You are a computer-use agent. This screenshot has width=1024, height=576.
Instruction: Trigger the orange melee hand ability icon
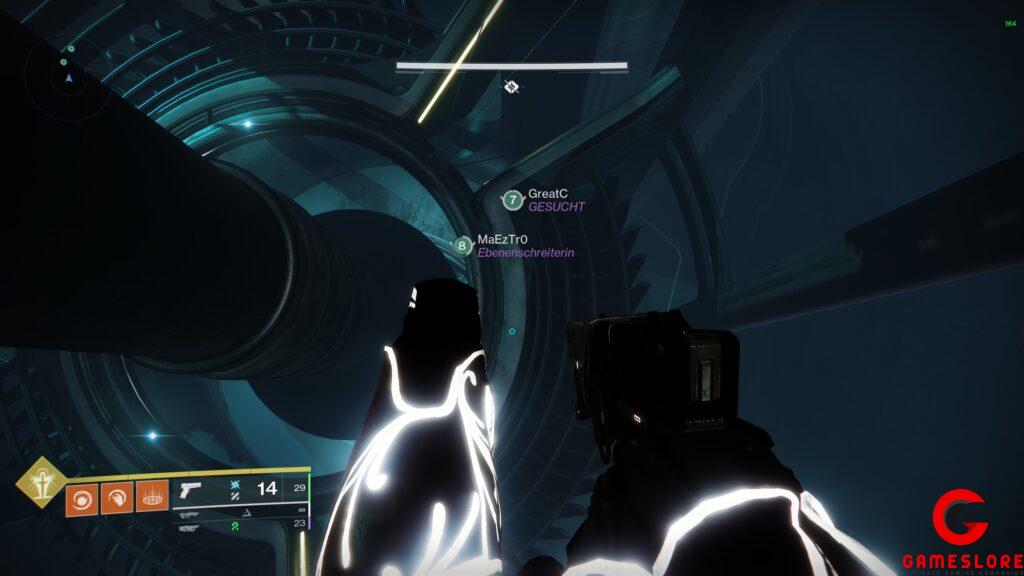[117, 497]
